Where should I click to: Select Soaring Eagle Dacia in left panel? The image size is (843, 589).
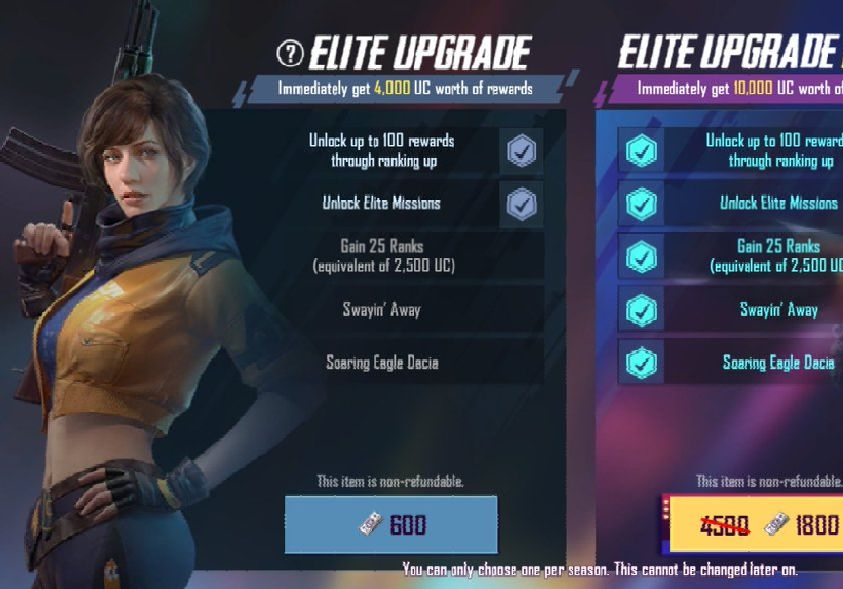(x=381, y=363)
